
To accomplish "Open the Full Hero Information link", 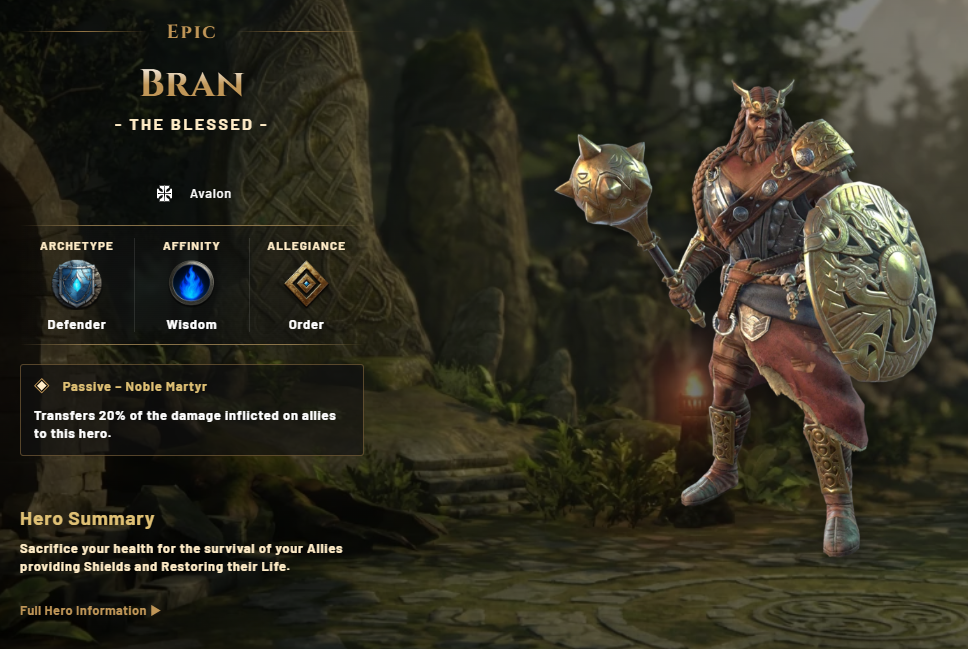I will click(89, 610).
